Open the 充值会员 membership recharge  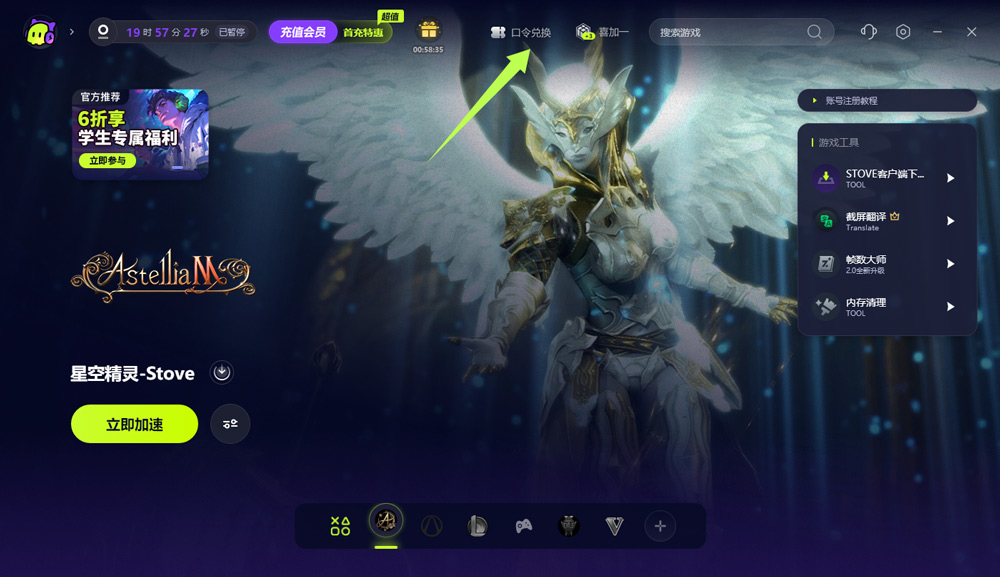[x=302, y=32]
